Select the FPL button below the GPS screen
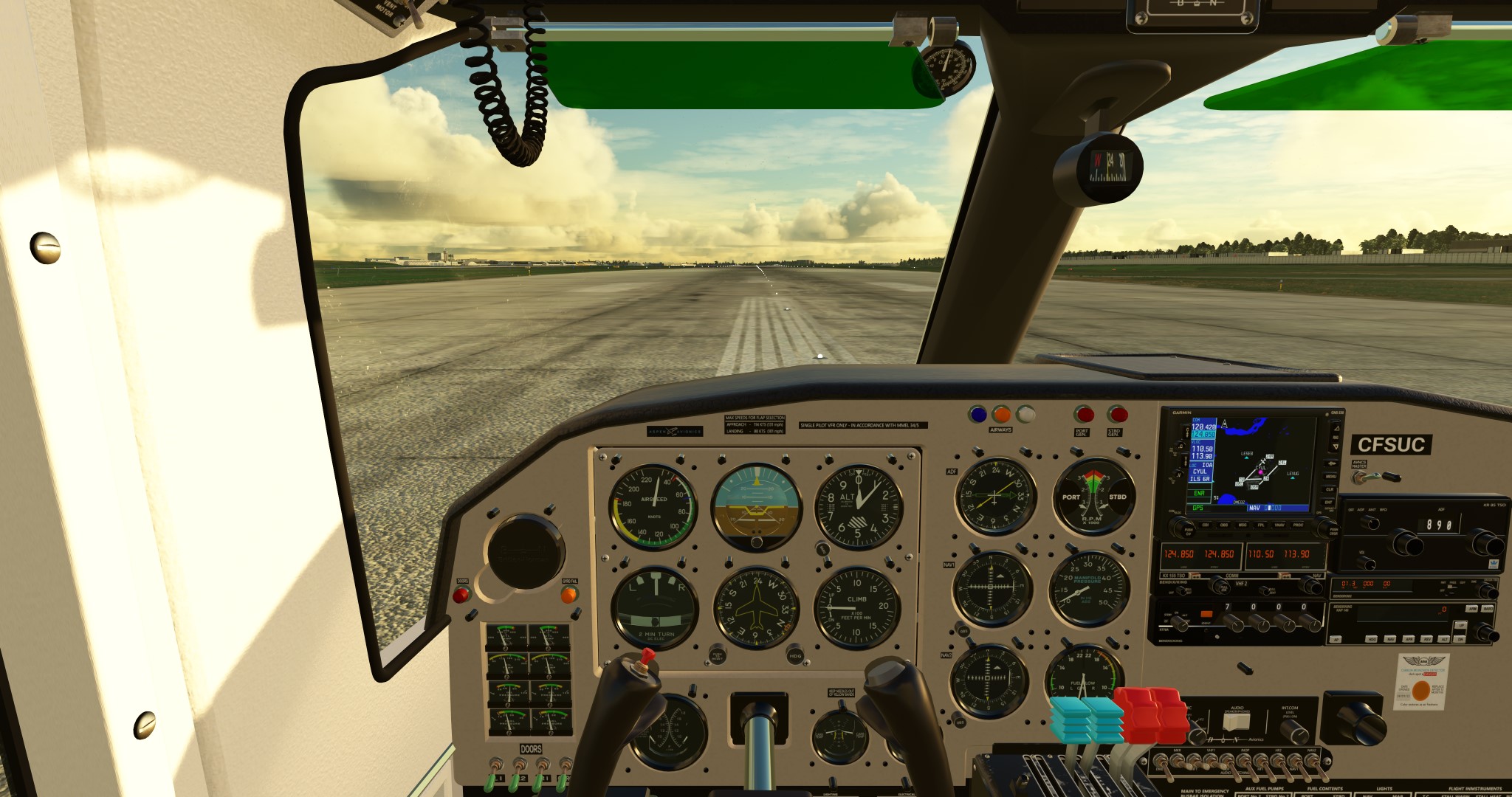Viewport: 1512px width, 797px height. pos(1262,525)
